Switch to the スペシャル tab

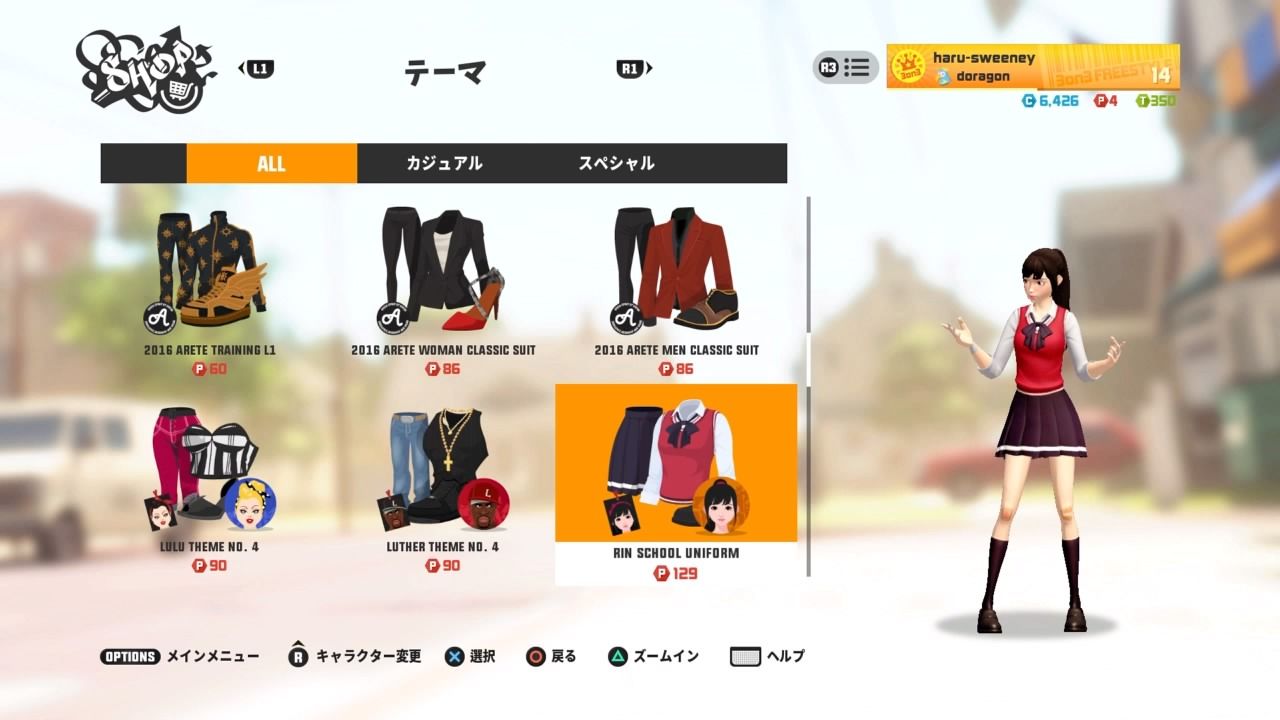point(615,163)
